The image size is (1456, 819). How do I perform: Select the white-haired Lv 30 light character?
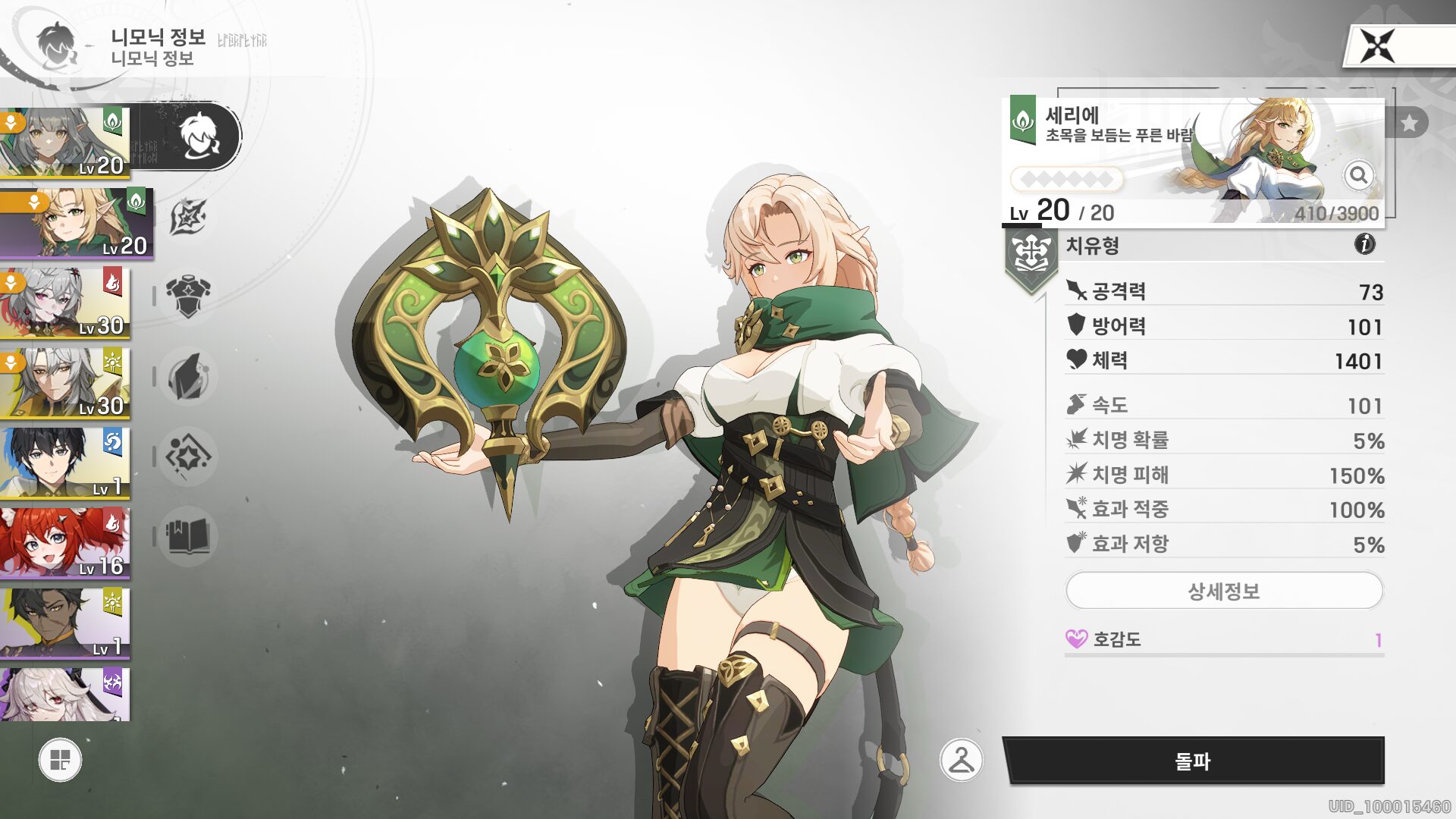pyautogui.click(x=65, y=383)
